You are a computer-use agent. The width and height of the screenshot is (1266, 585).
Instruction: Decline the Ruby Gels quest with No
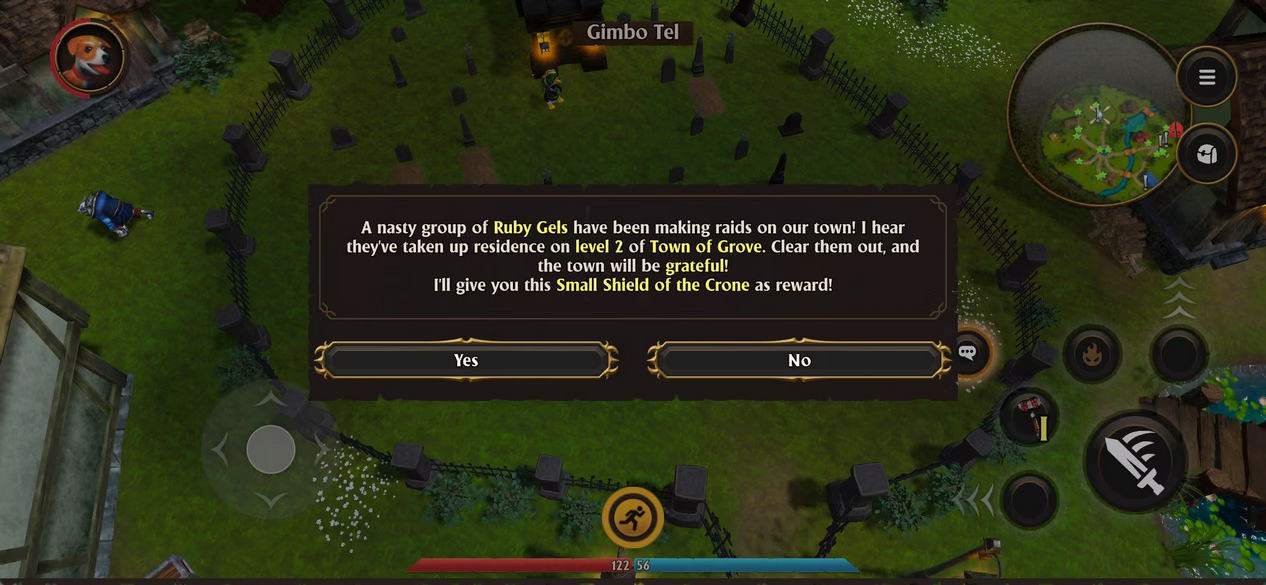[x=799, y=360]
